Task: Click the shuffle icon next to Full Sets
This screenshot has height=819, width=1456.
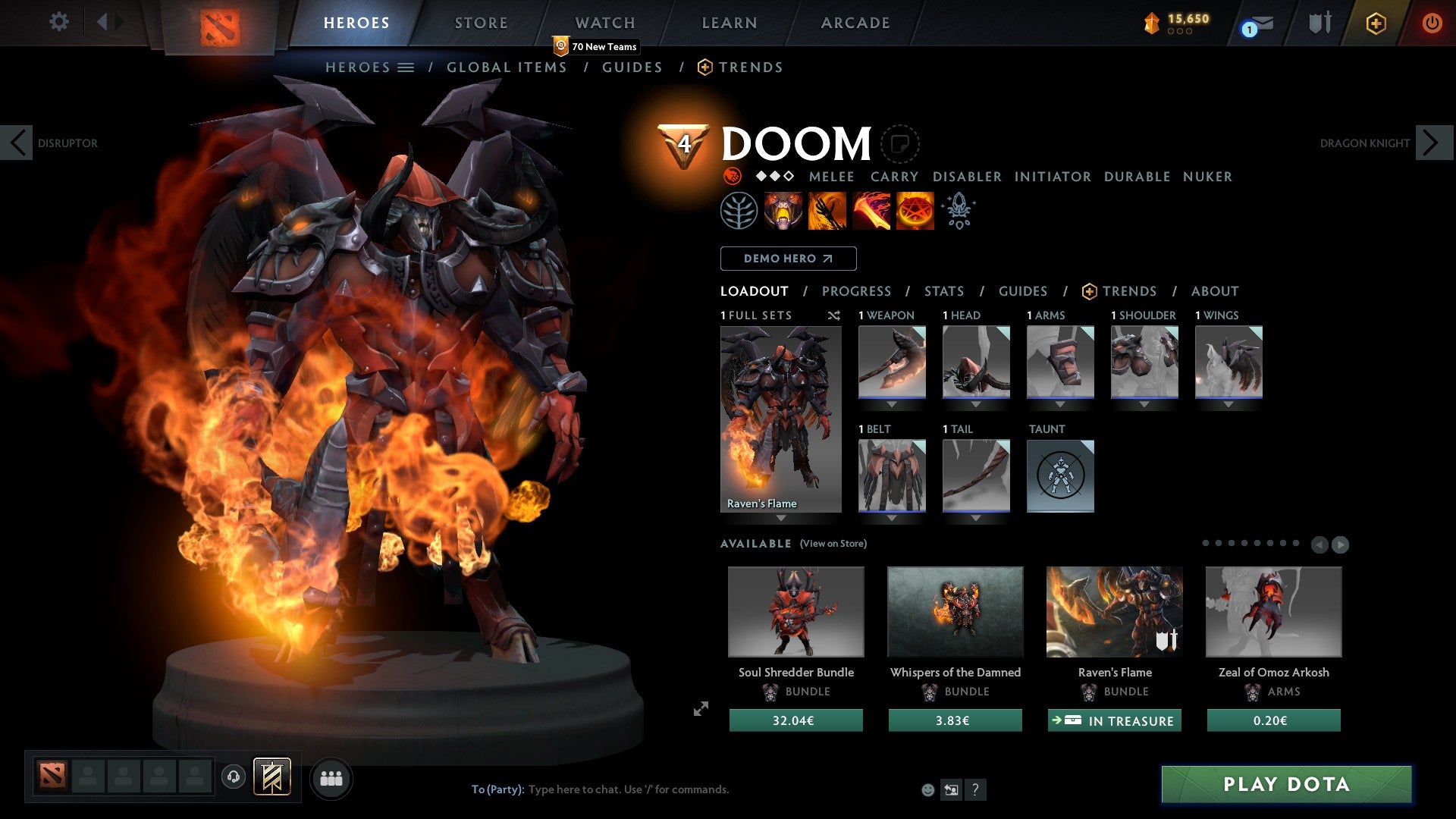Action: coord(834,316)
